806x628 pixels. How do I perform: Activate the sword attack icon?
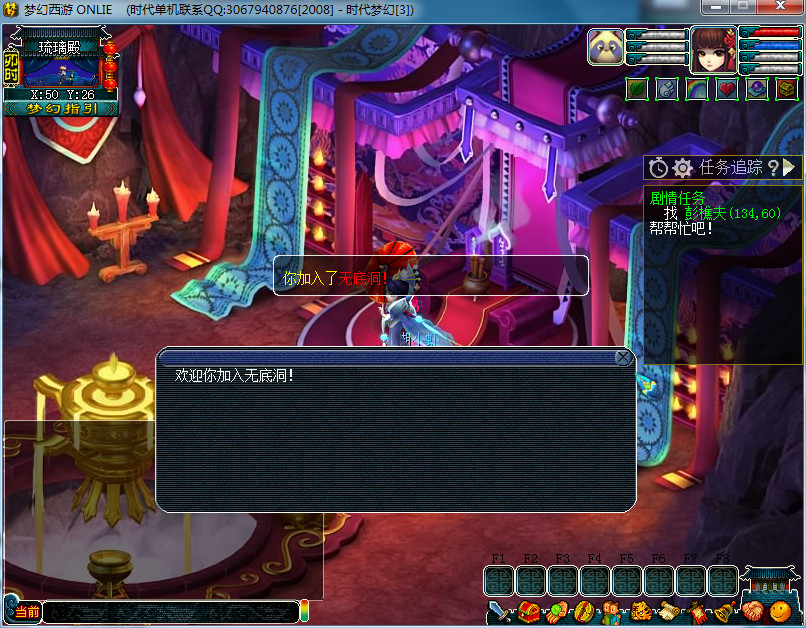[x=500, y=612]
